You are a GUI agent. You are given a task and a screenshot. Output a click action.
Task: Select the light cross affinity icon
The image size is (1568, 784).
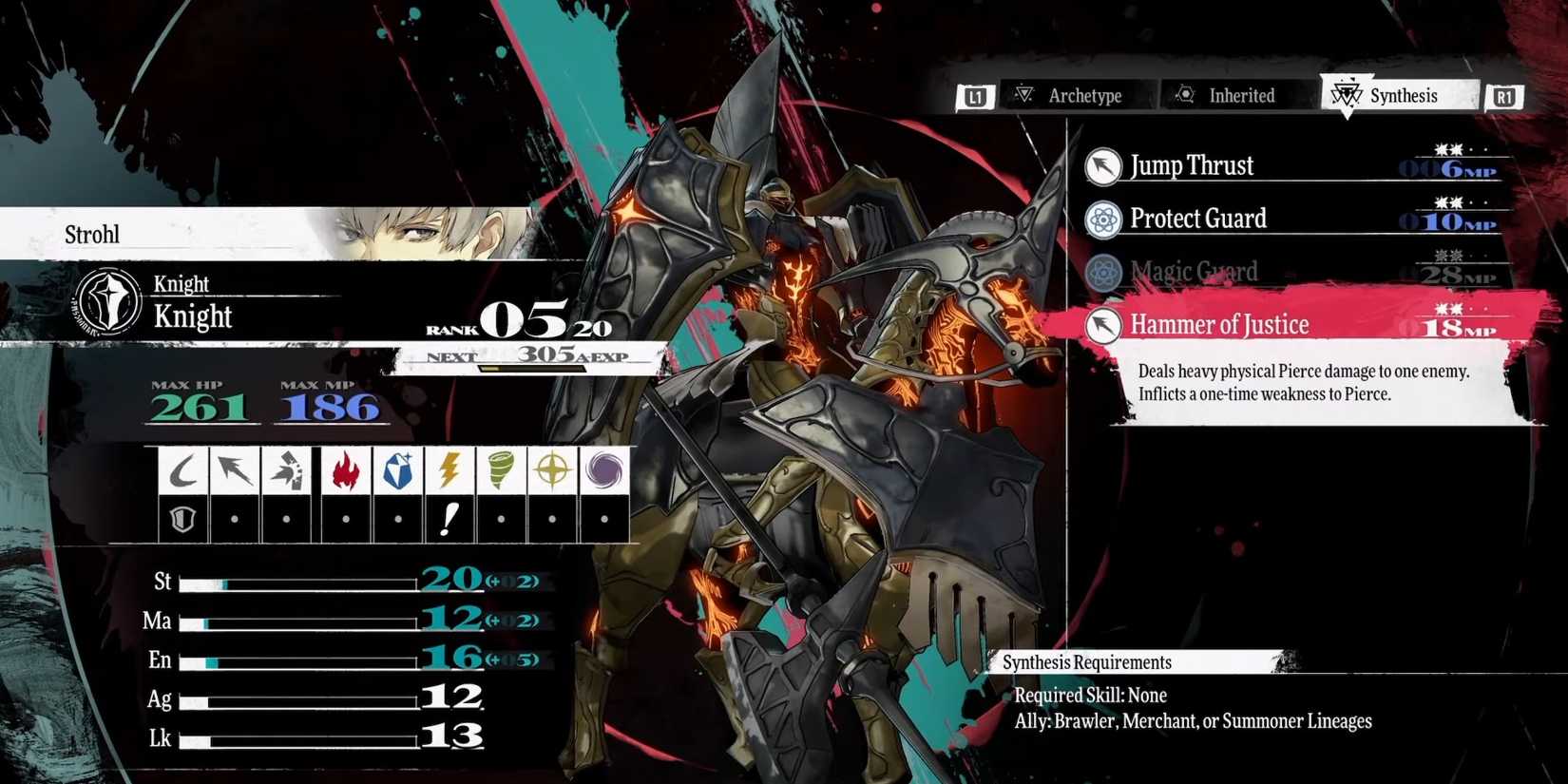coord(553,470)
